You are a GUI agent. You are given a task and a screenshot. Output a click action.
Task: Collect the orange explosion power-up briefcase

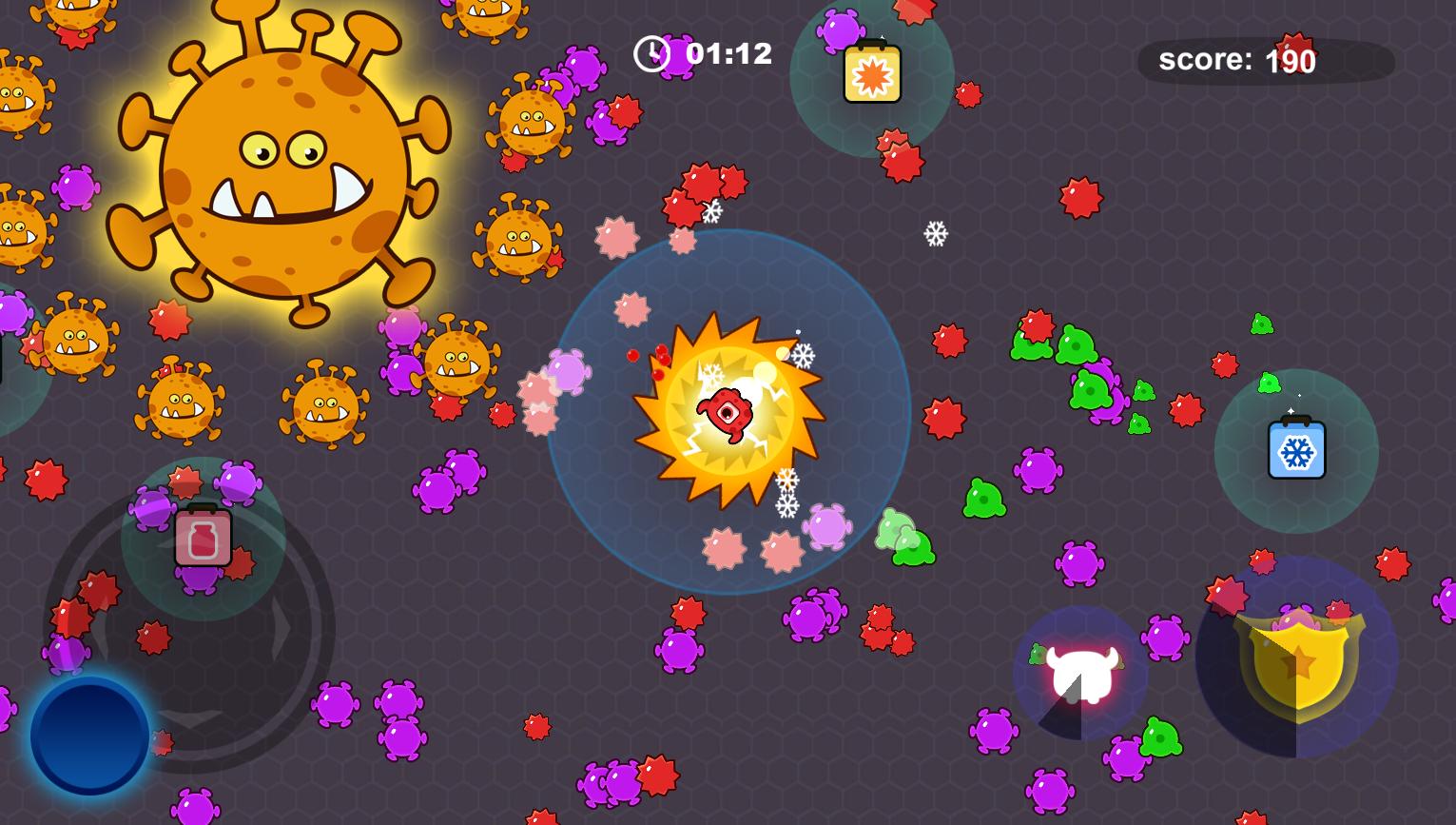[875, 72]
